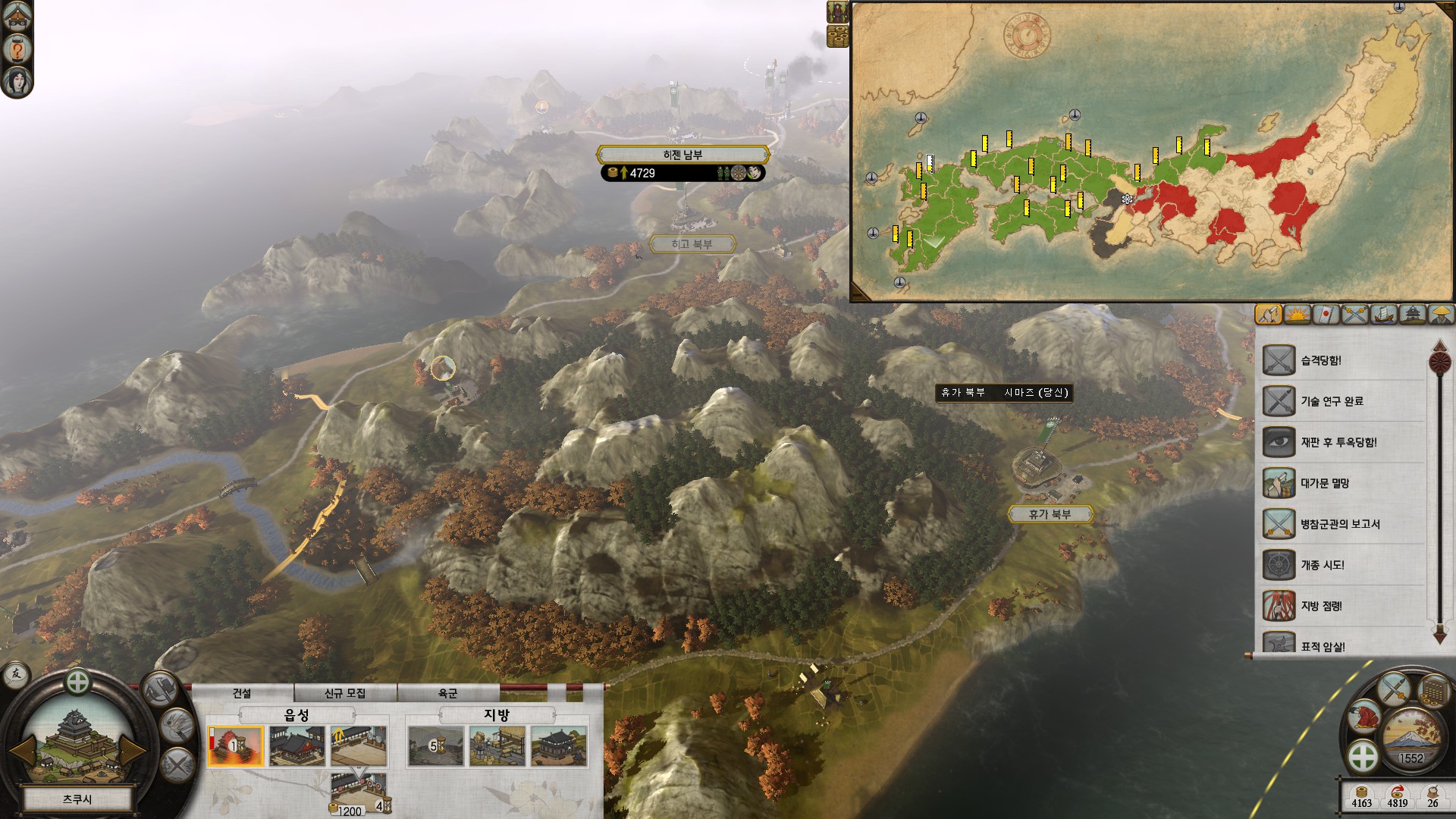Select the burning castle building under construction

coord(236,745)
